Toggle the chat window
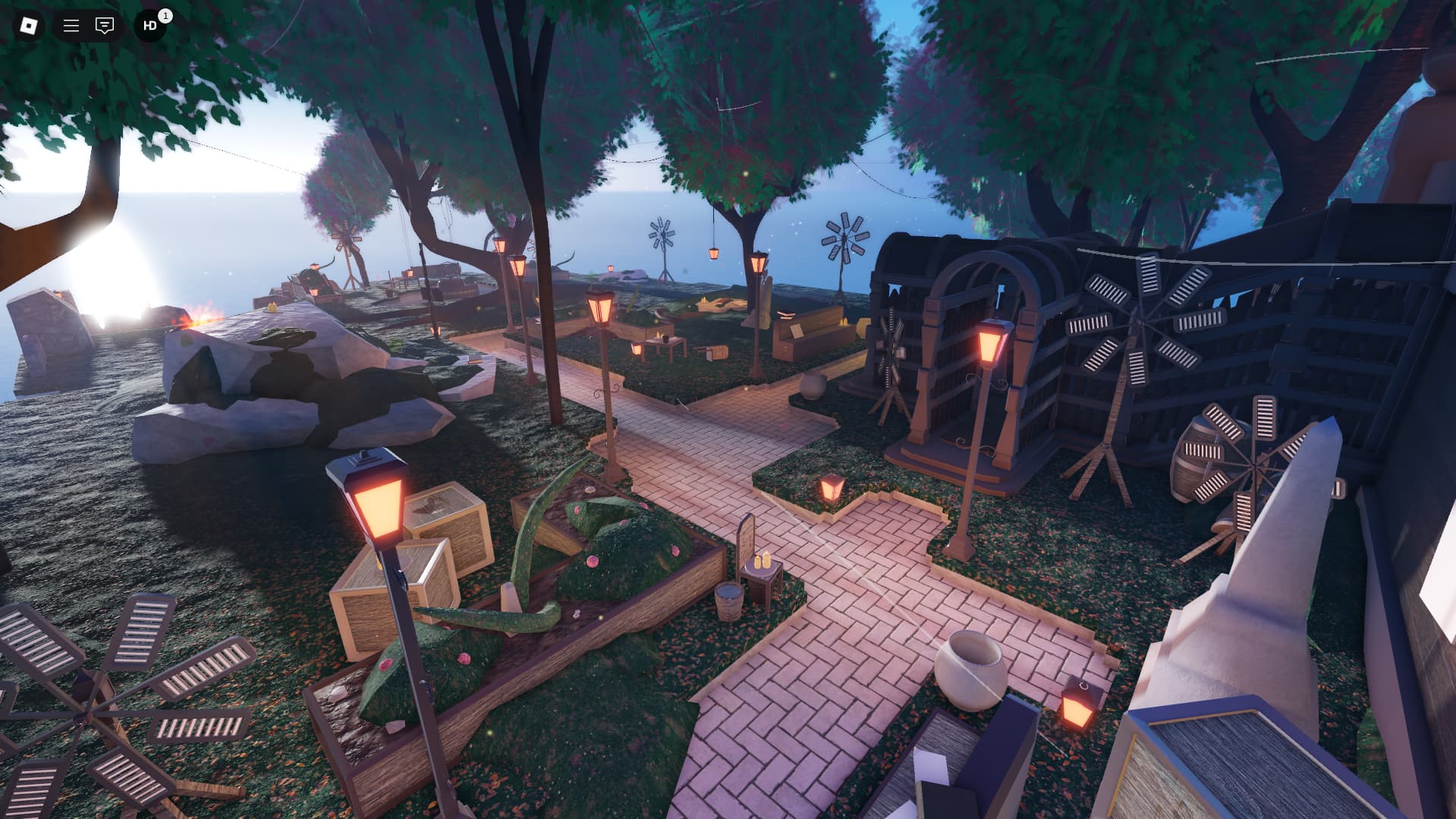This screenshot has height=819, width=1456. 105,26
